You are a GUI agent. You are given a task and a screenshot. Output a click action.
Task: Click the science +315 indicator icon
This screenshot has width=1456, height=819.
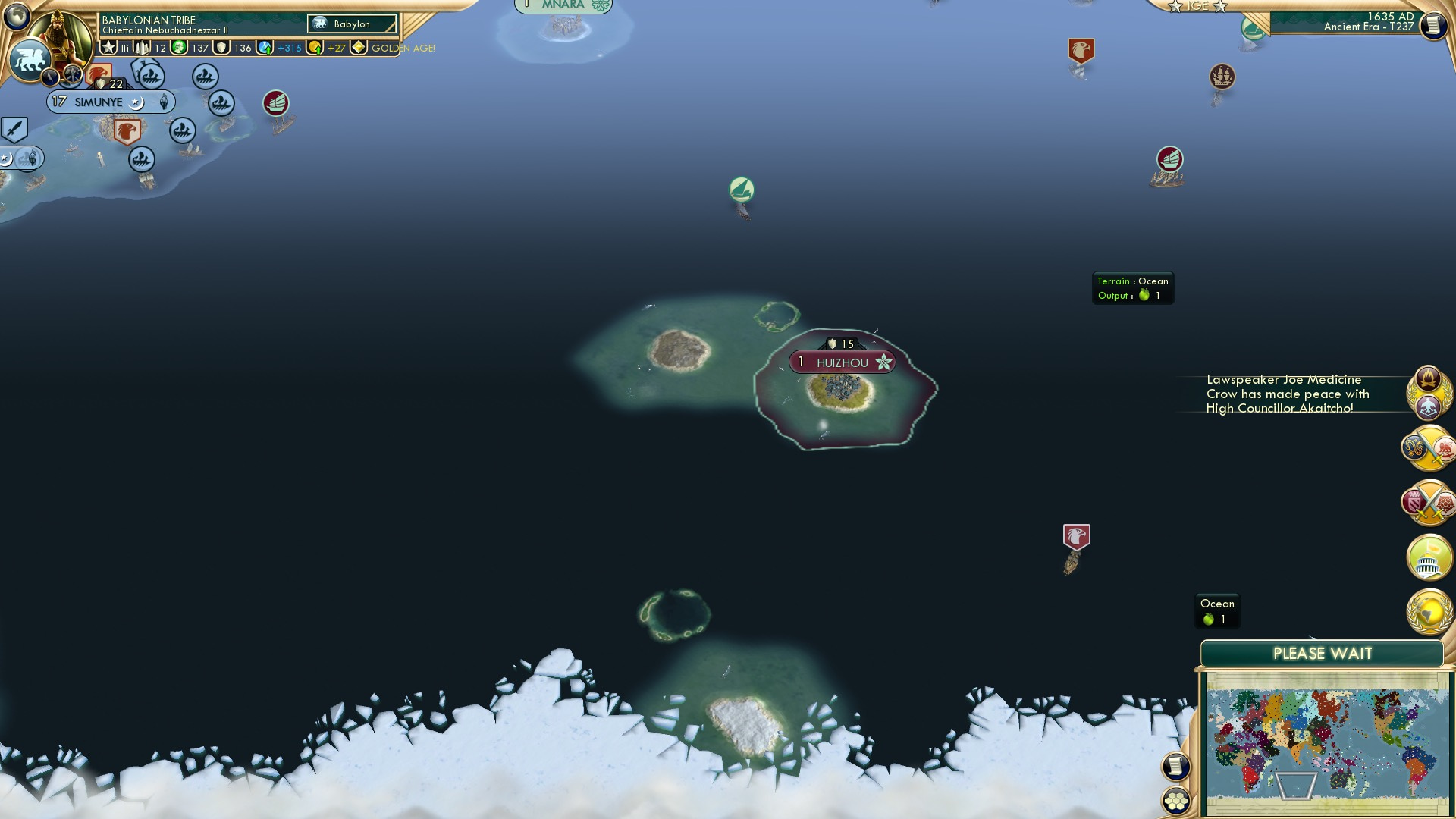tap(265, 47)
